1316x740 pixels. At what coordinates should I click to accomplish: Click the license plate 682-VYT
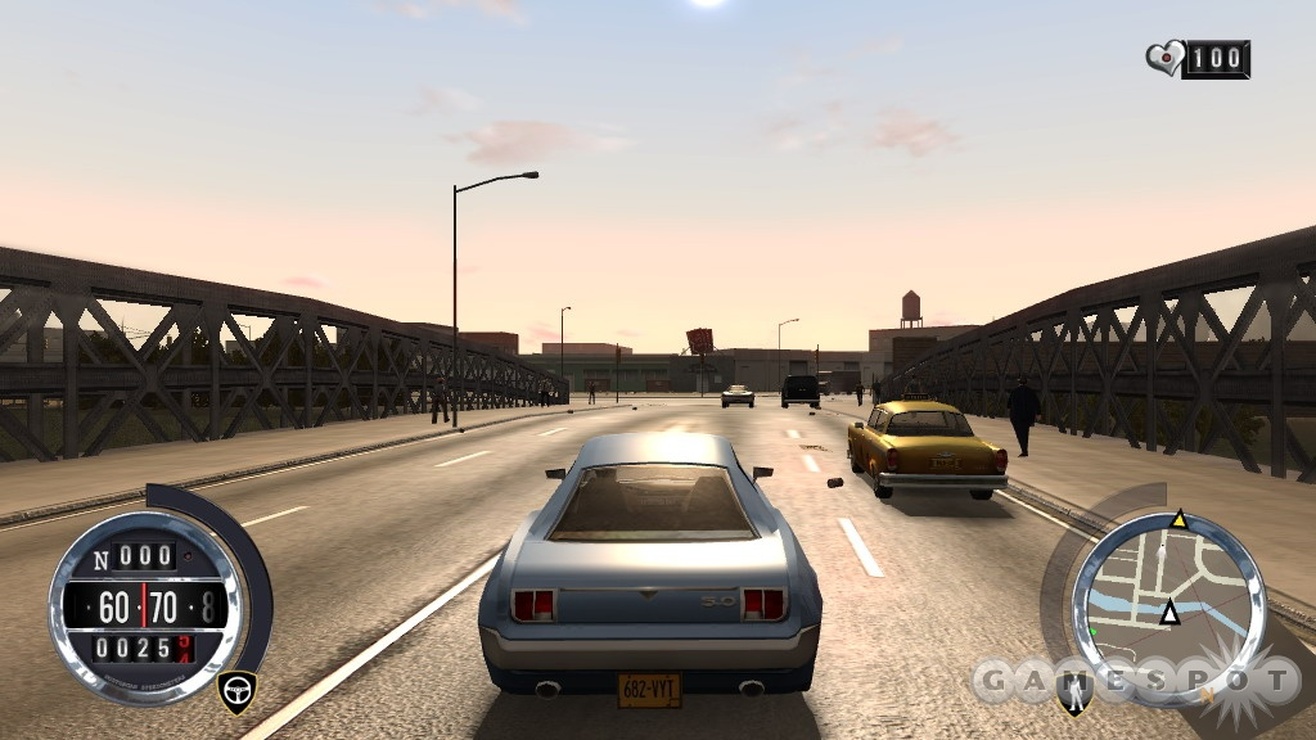coord(650,688)
